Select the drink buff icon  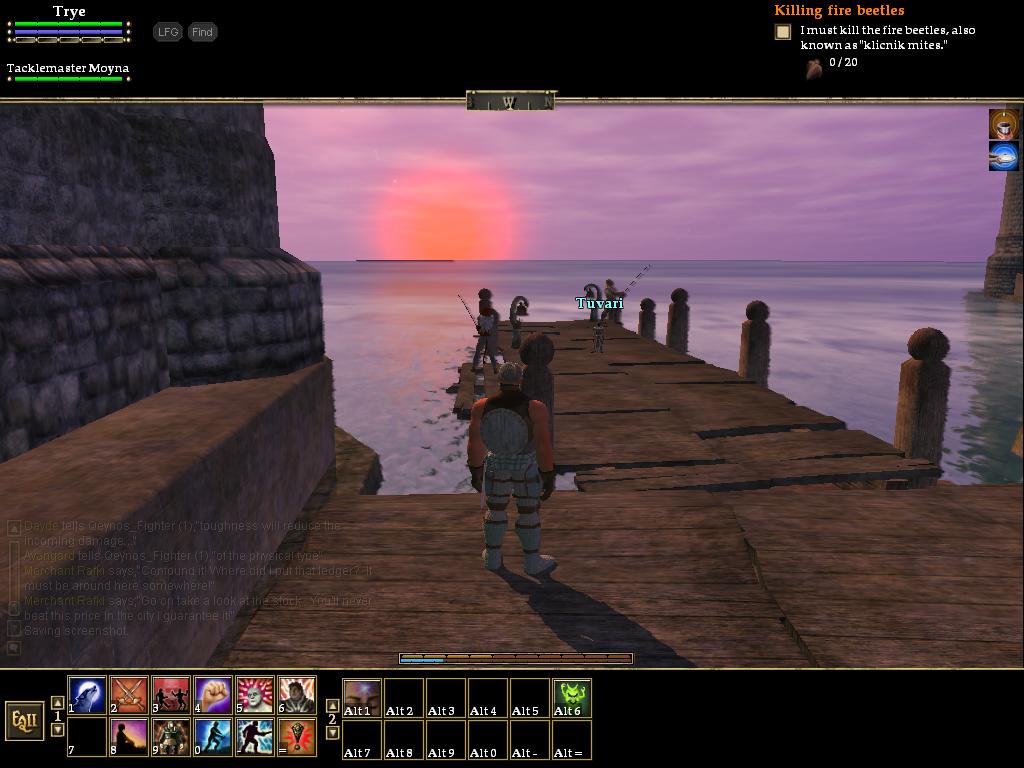coord(1004,124)
